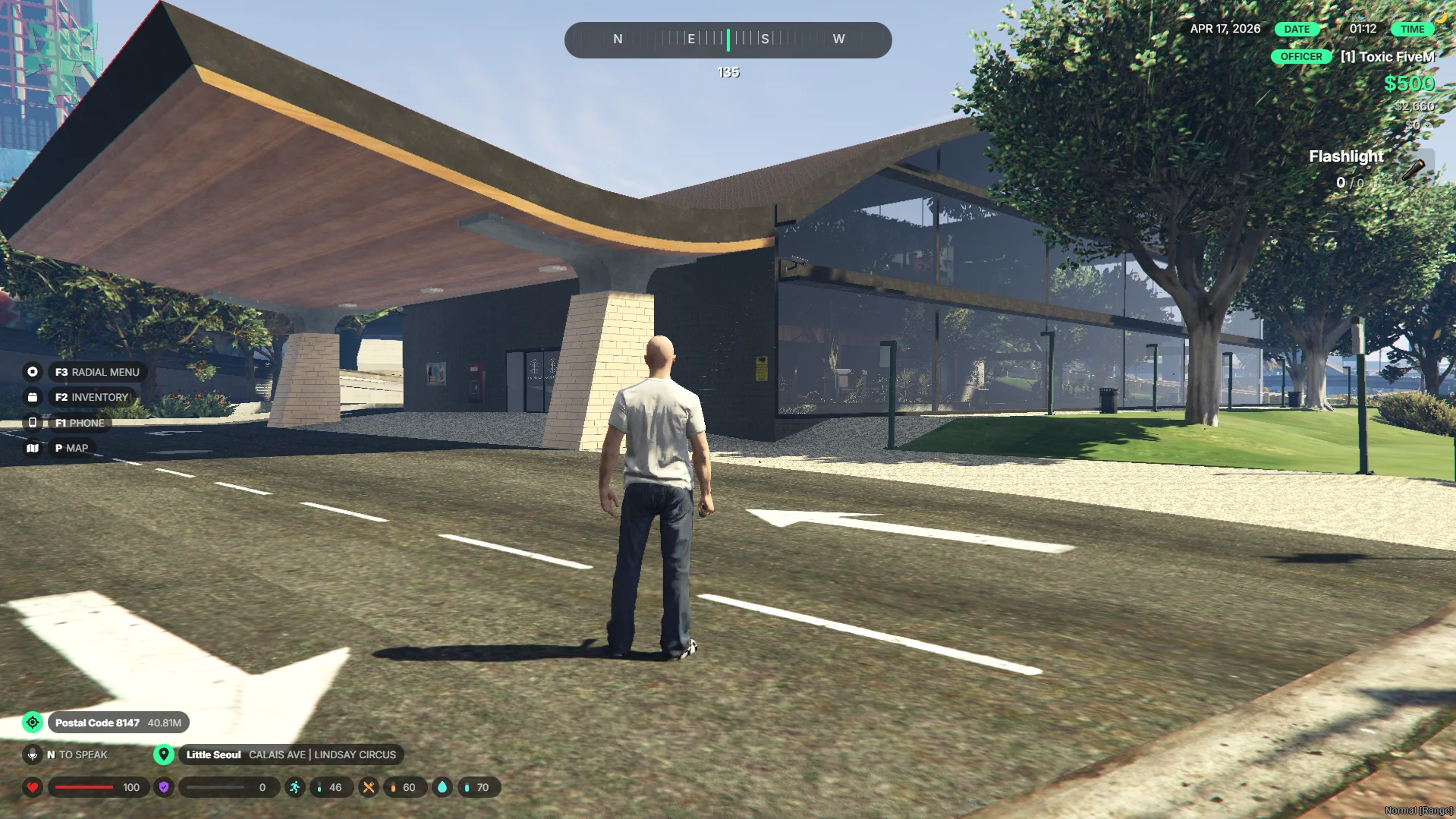The image size is (1456, 819).
Task: Click the Little Seoul location pin
Action: [163, 754]
